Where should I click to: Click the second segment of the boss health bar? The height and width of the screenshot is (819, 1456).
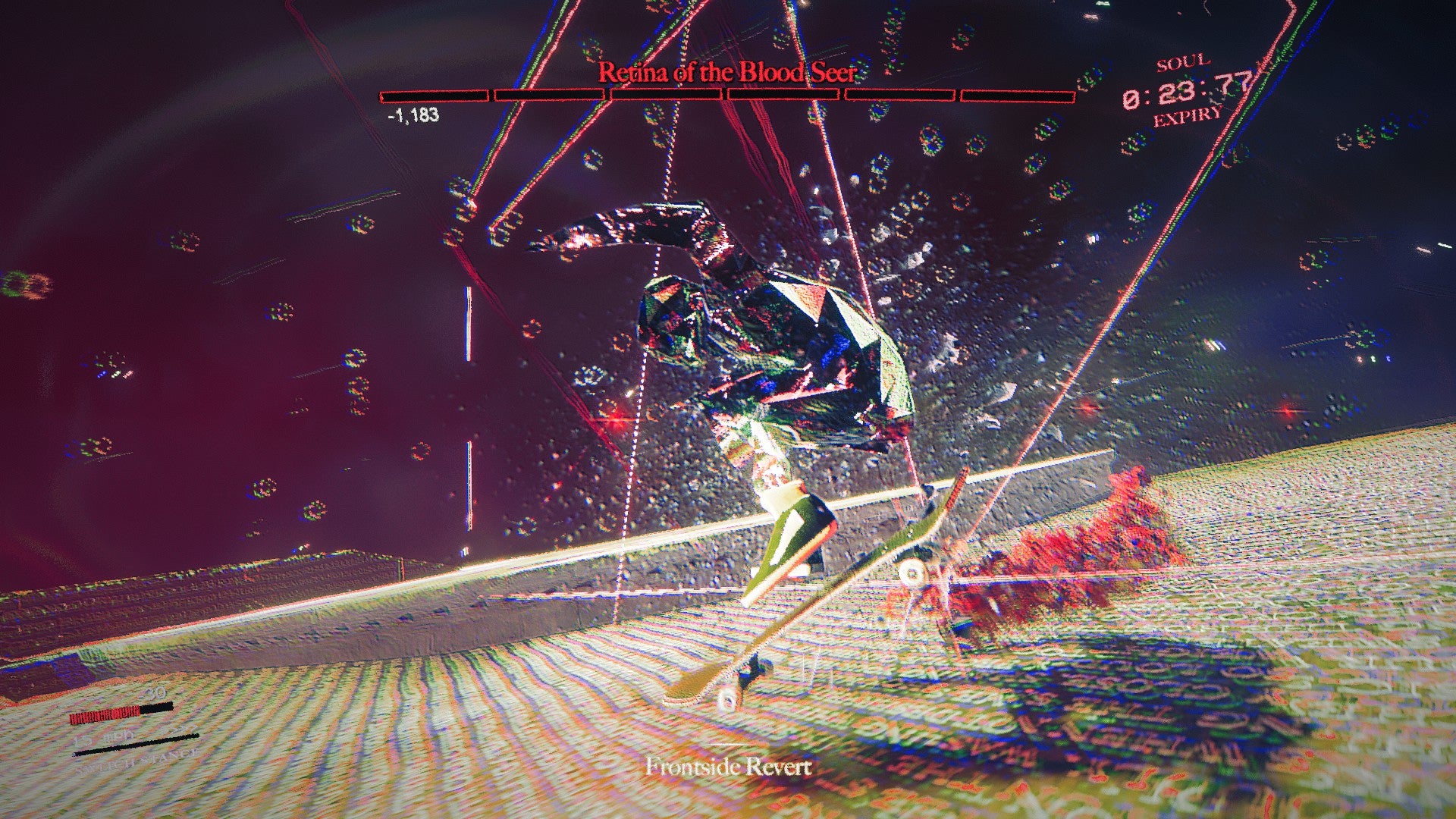pyautogui.click(x=550, y=96)
